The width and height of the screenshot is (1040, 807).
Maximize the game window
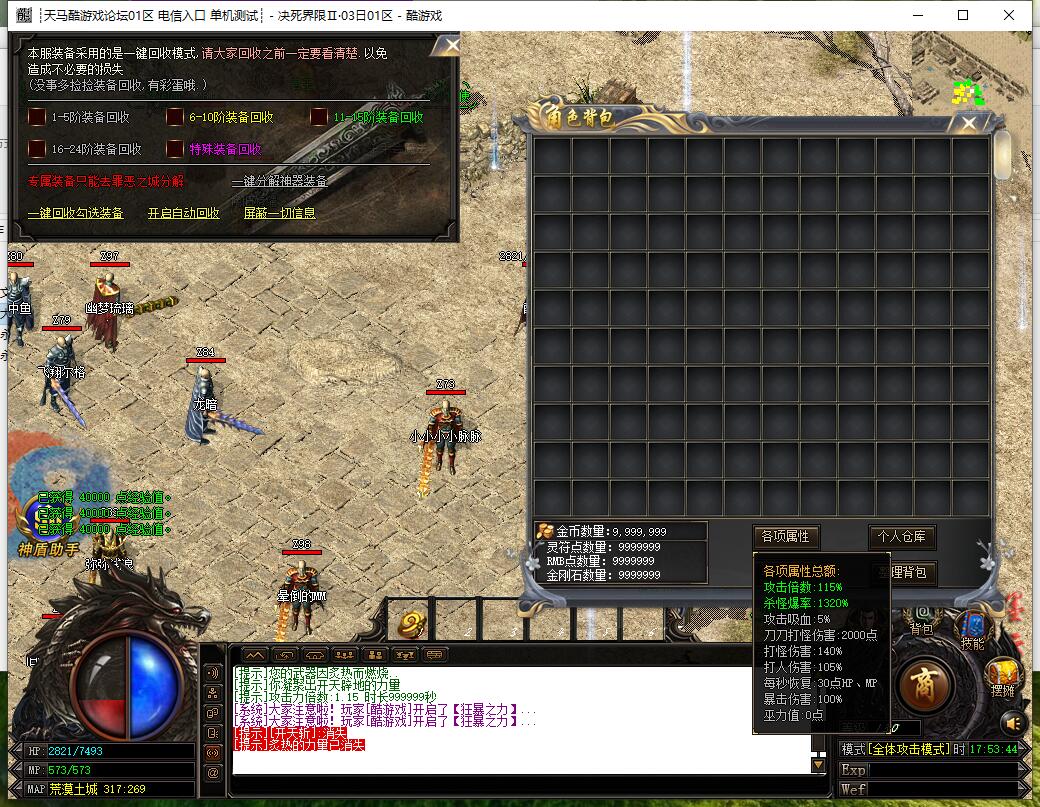[963, 15]
